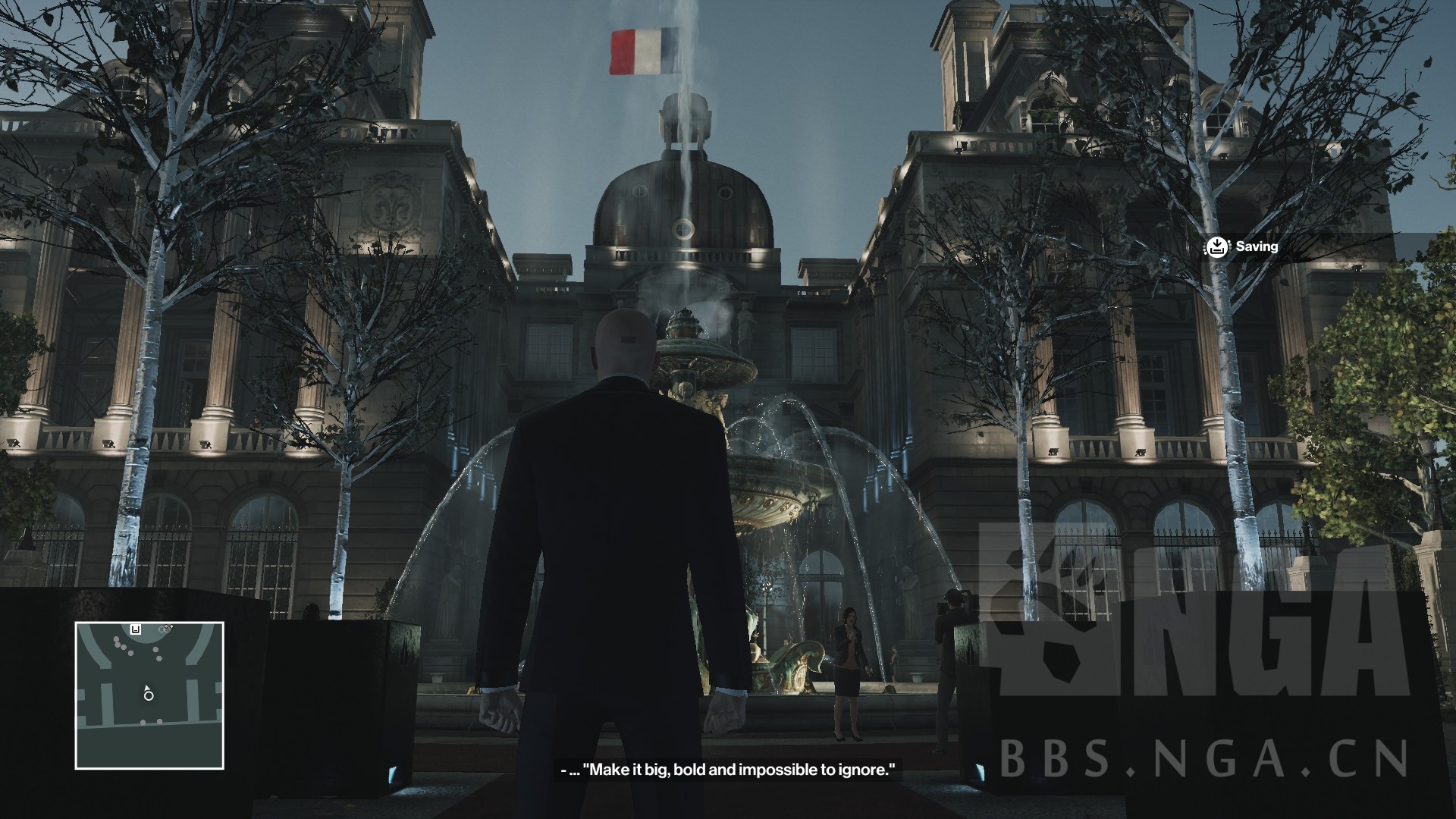The image size is (1456, 819).
Task: Select the player arrow marker on the minimap
Action: (147, 689)
